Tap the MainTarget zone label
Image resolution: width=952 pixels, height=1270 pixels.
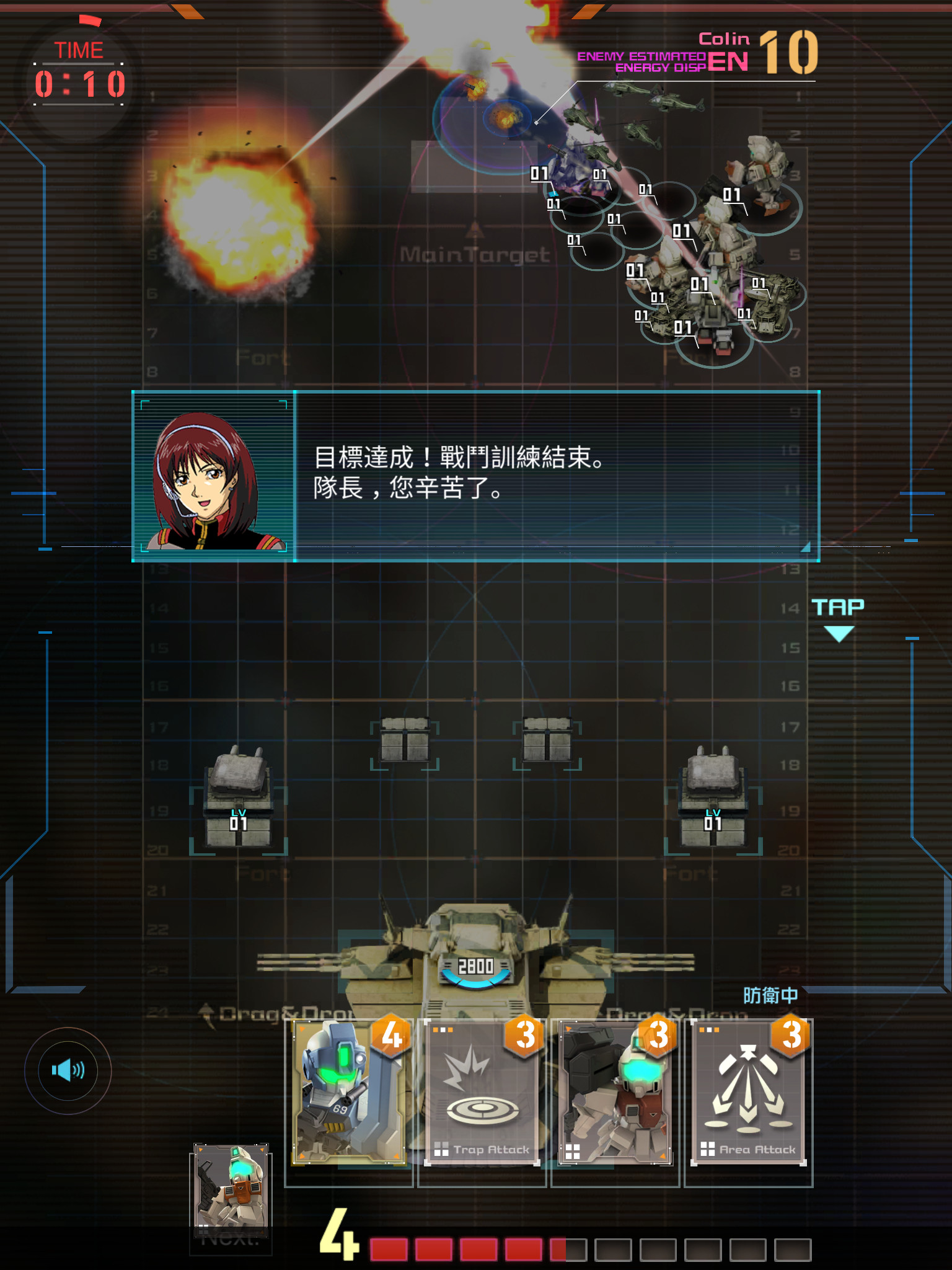476,254
